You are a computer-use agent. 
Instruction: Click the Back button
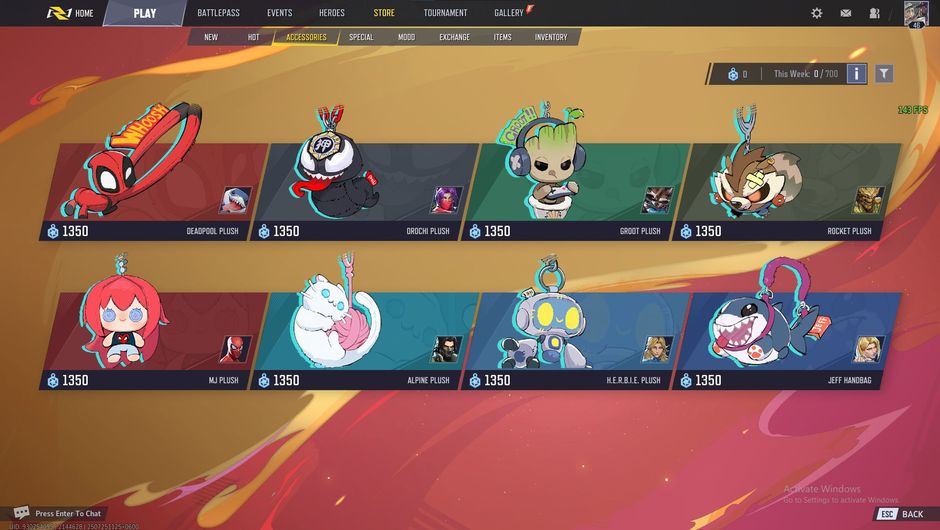pos(901,514)
